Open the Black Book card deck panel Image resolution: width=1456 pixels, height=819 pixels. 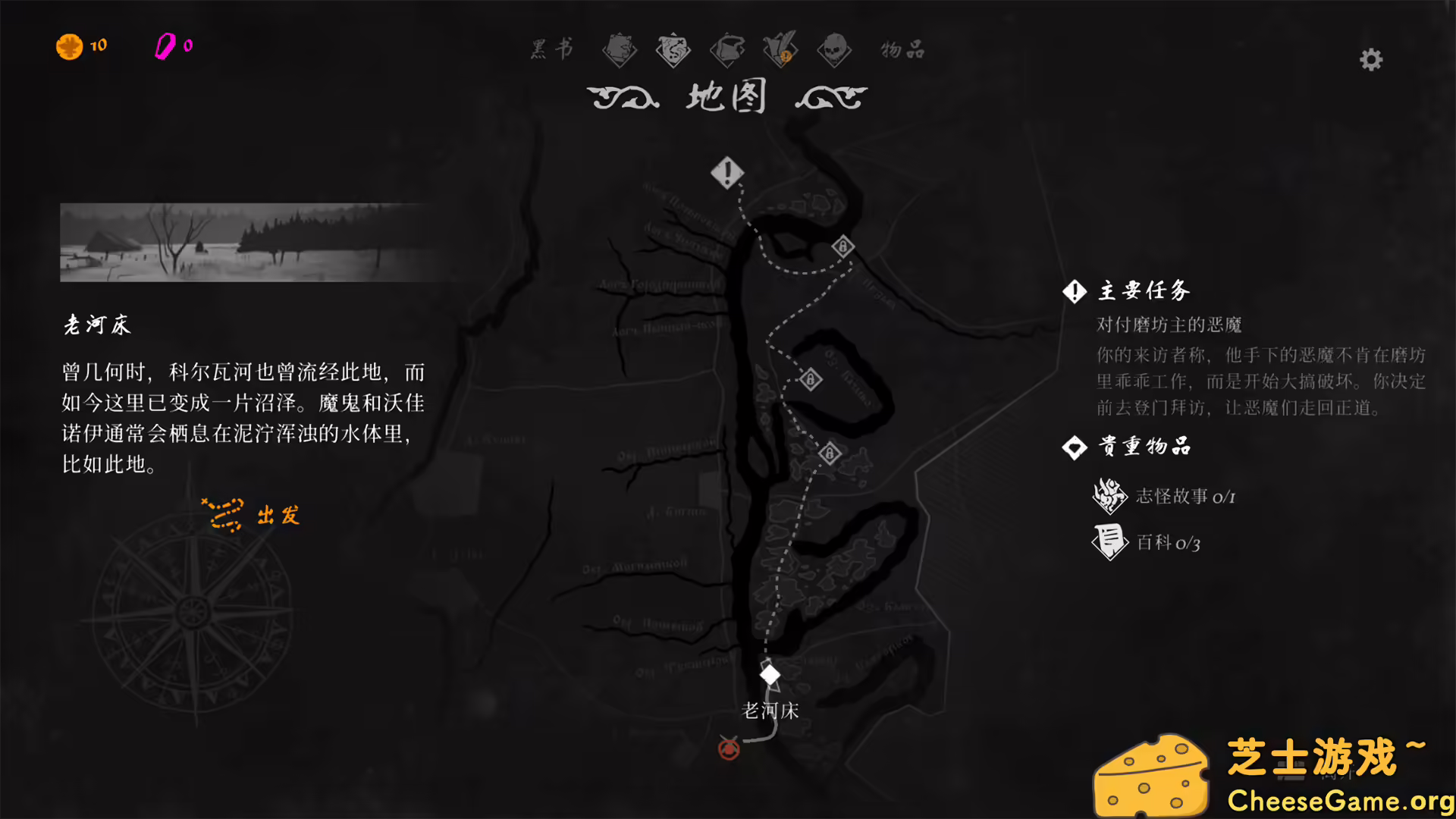(x=620, y=50)
